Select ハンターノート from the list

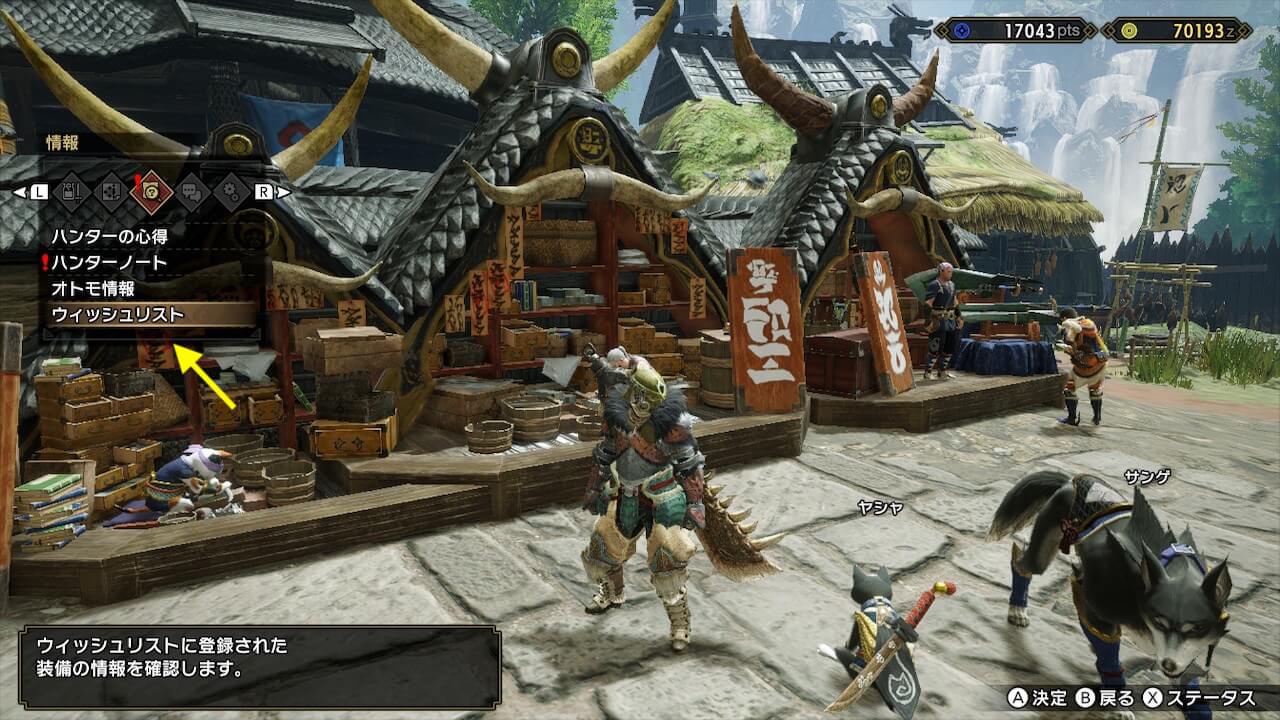pos(110,262)
